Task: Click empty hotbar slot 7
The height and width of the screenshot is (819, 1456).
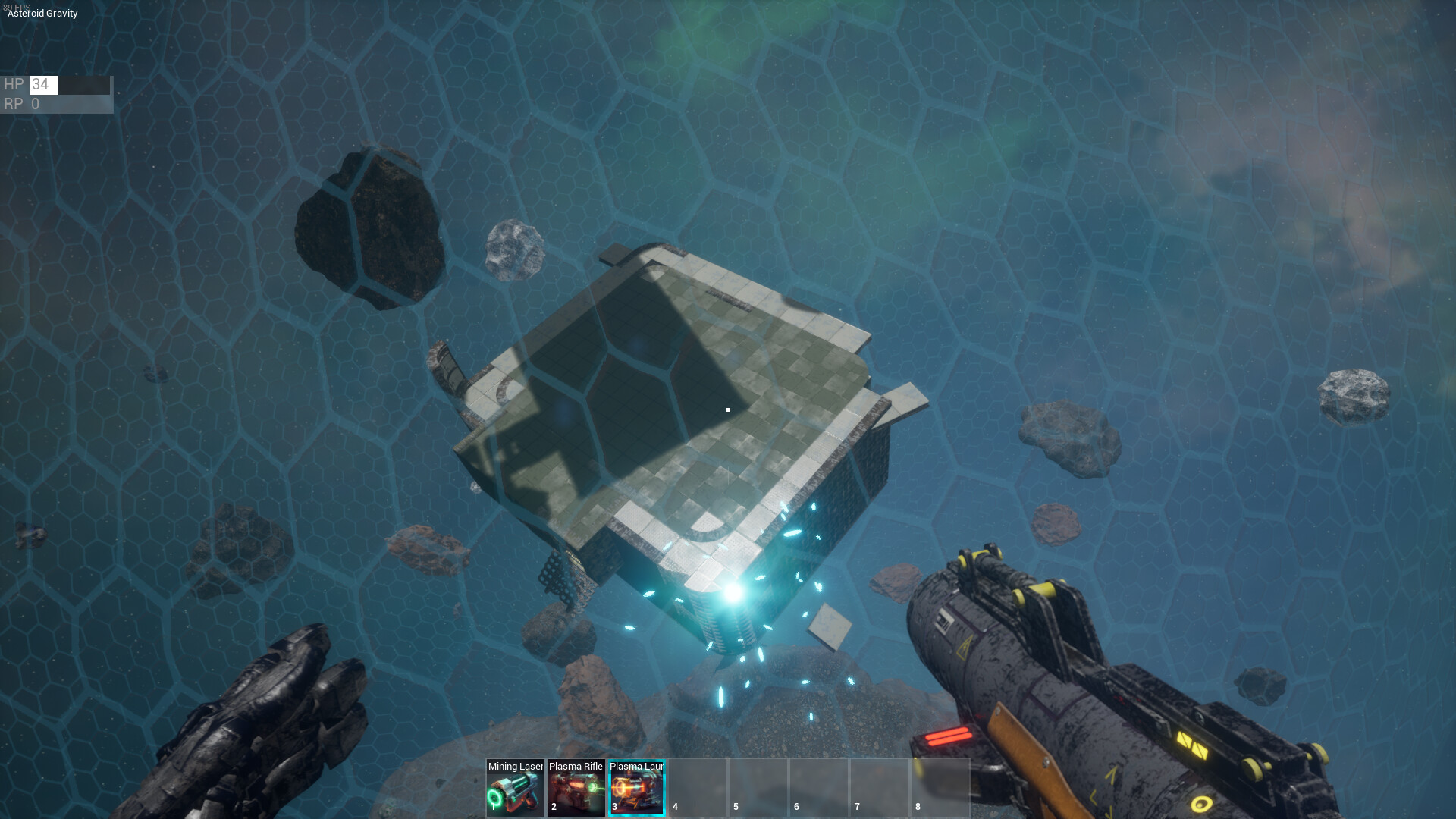Action: click(879, 789)
